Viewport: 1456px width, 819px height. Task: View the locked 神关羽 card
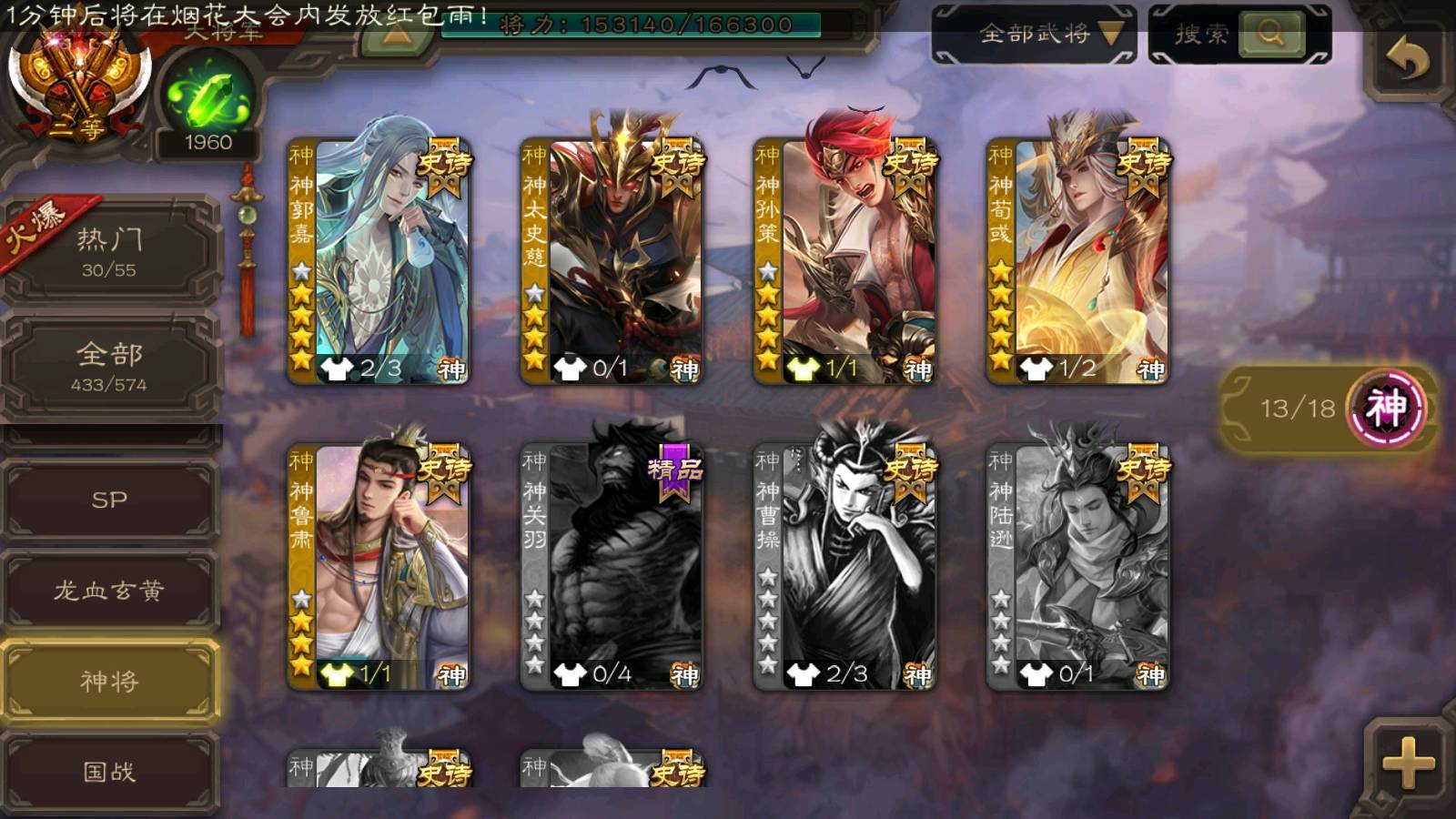pyautogui.click(x=612, y=566)
